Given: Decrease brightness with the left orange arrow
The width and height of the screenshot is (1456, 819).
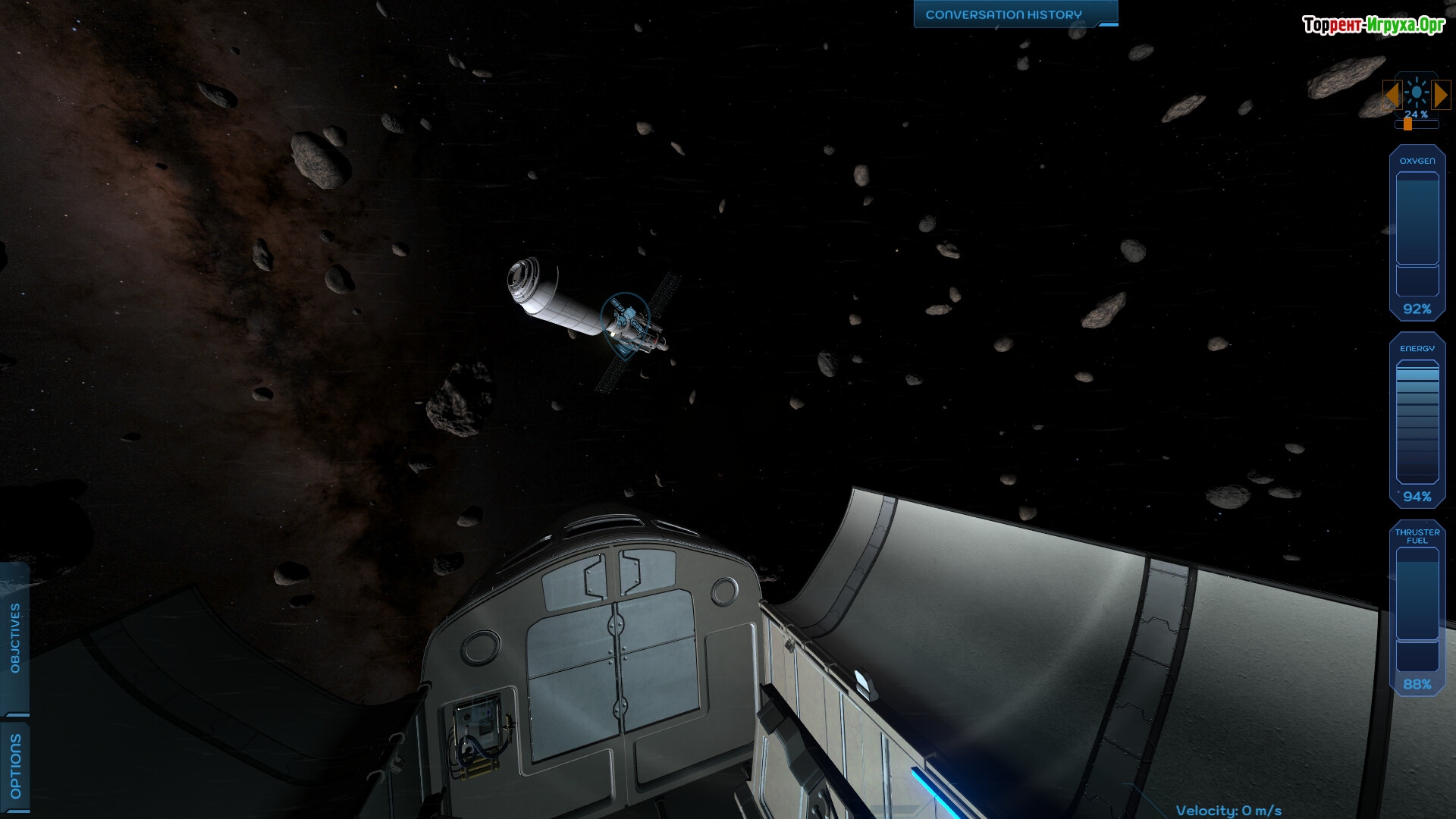Looking at the screenshot, I should pyautogui.click(x=1392, y=95).
